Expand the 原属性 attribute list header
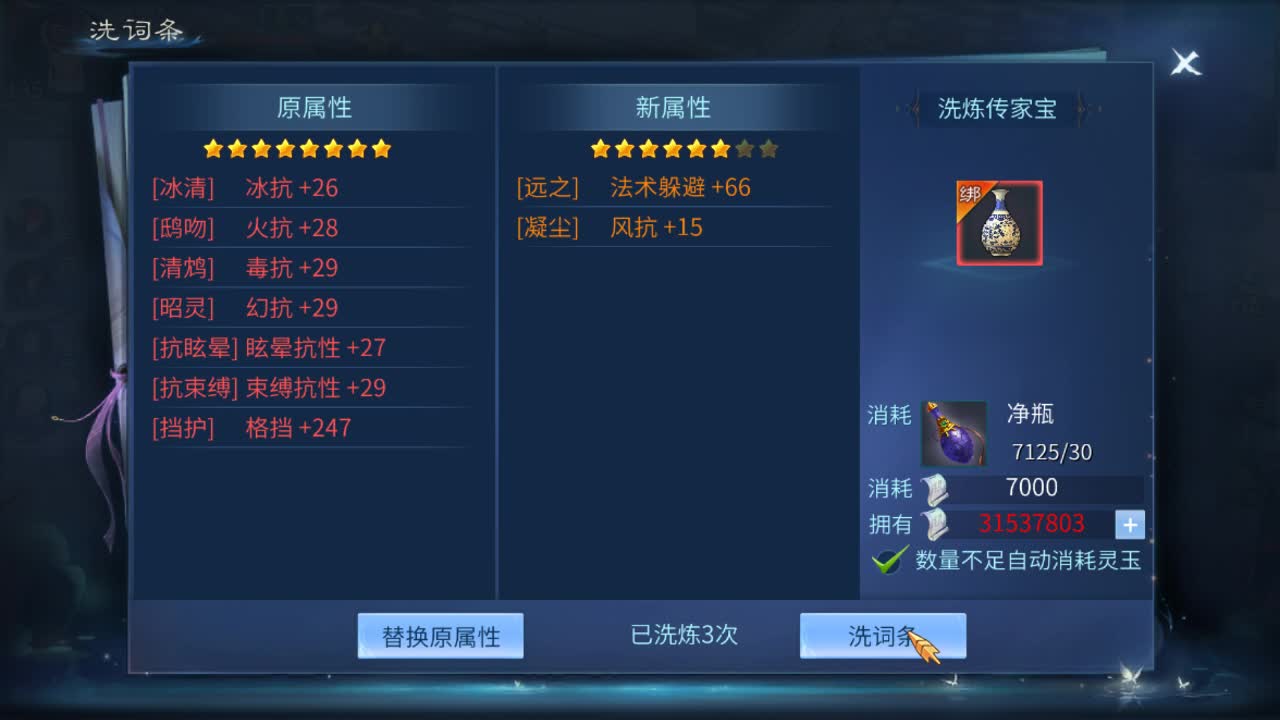This screenshot has height=720, width=1280. [312, 107]
